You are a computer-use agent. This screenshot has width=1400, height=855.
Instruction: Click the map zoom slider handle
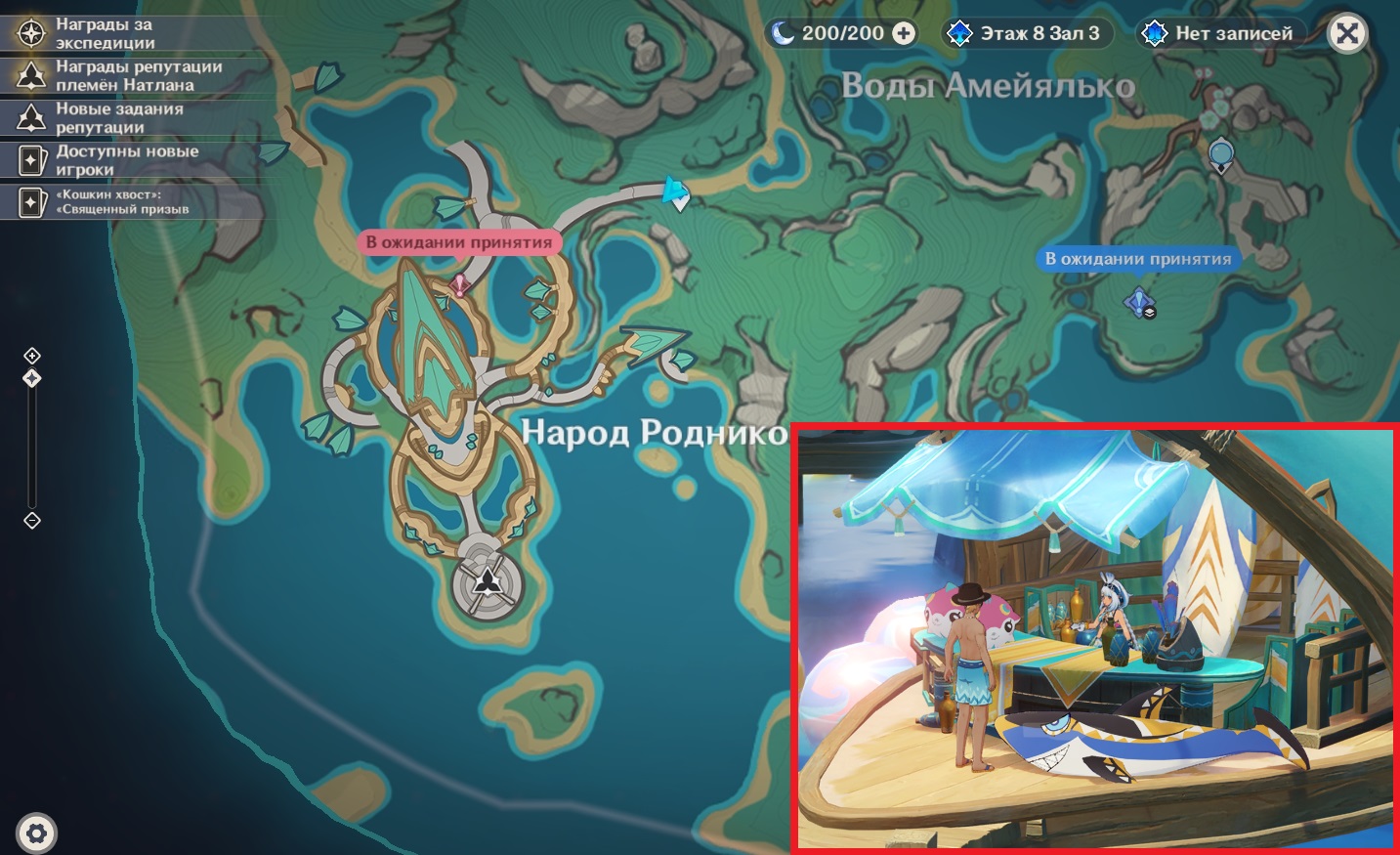tap(32, 378)
